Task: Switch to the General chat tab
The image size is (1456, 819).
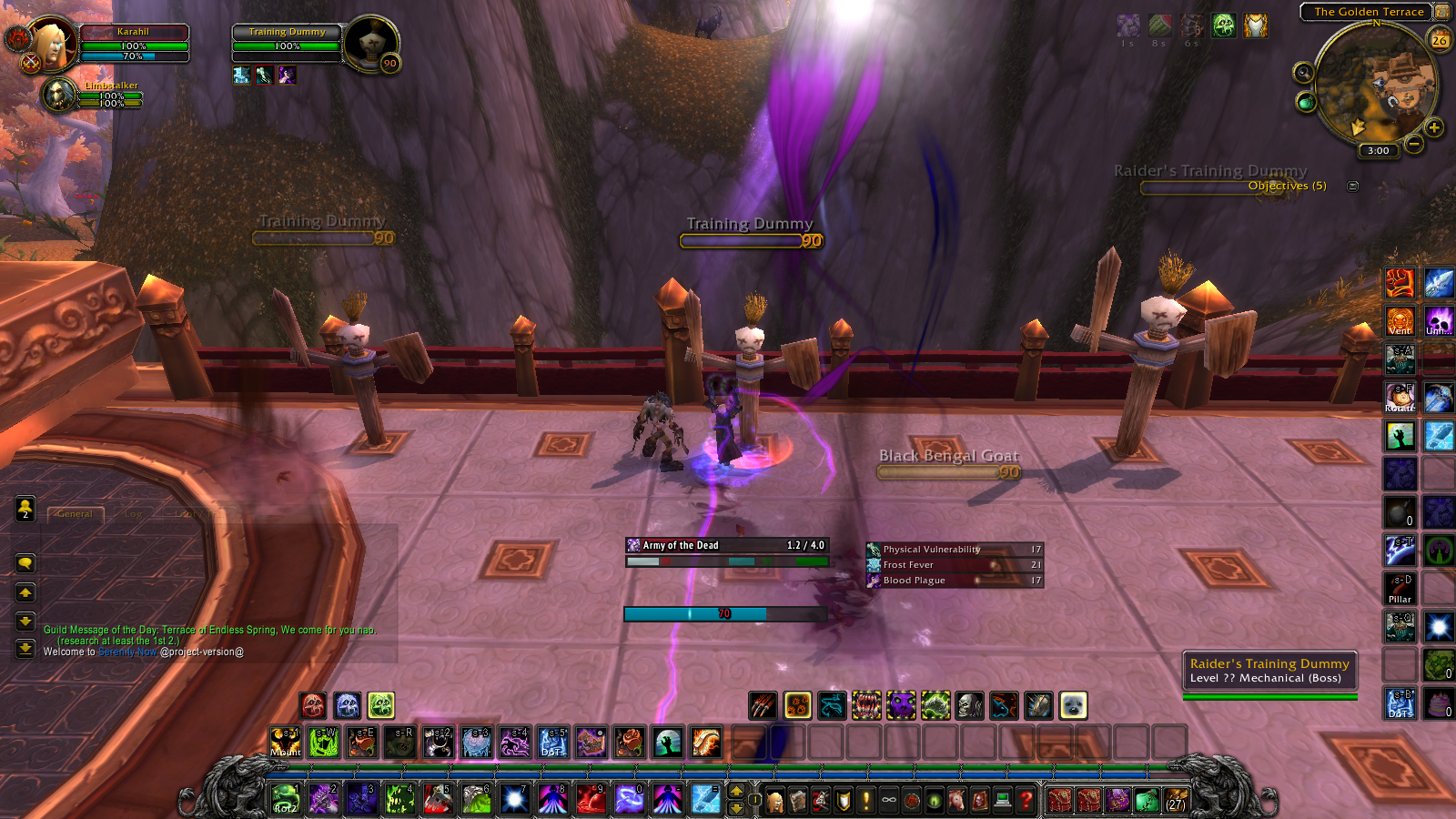Action: pos(75,514)
